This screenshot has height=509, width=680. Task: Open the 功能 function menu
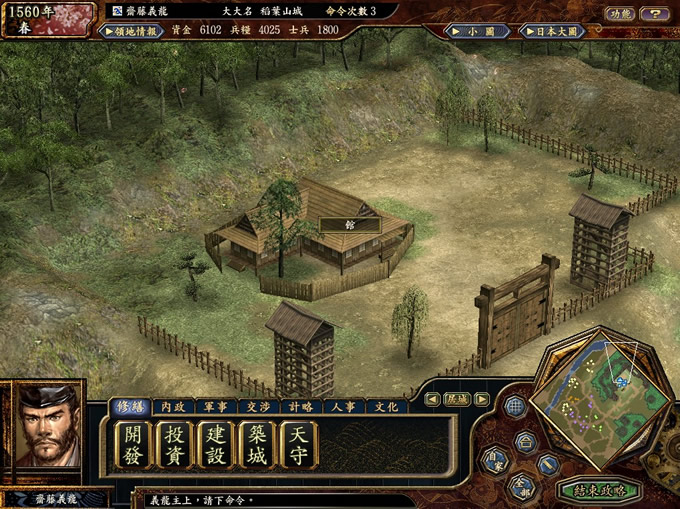pos(619,14)
